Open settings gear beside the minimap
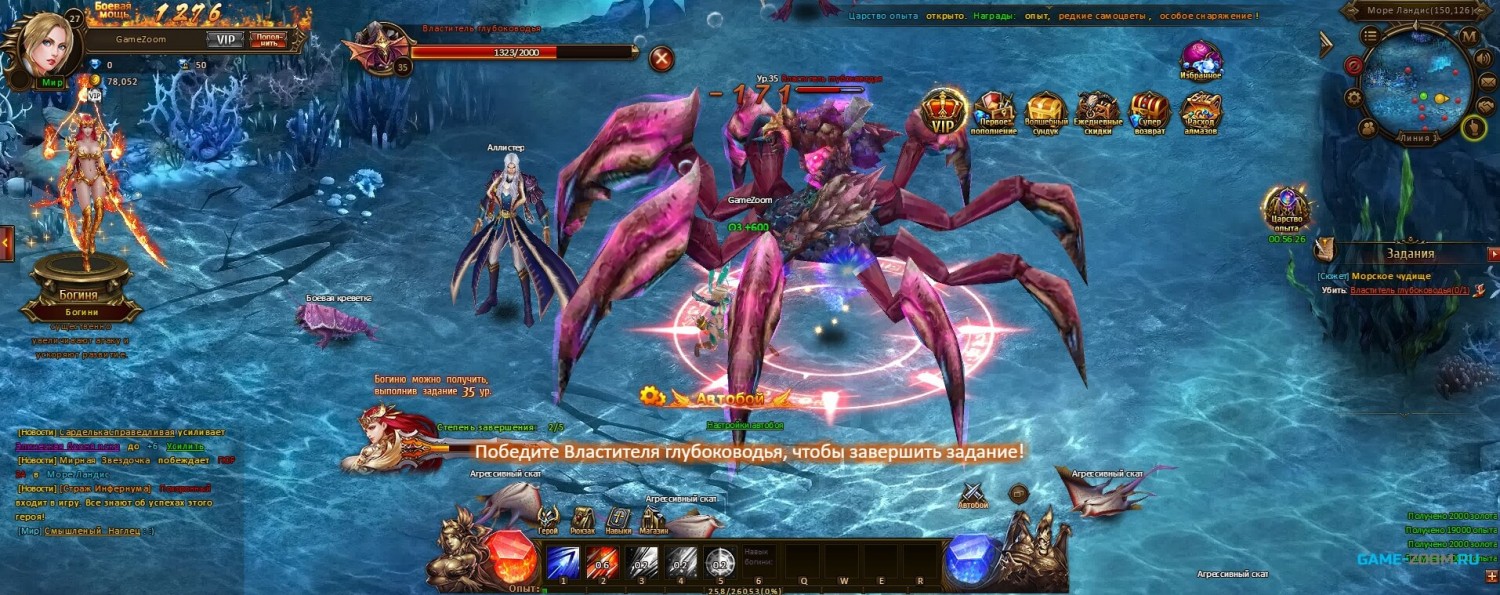 click(x=1354, y=97)
